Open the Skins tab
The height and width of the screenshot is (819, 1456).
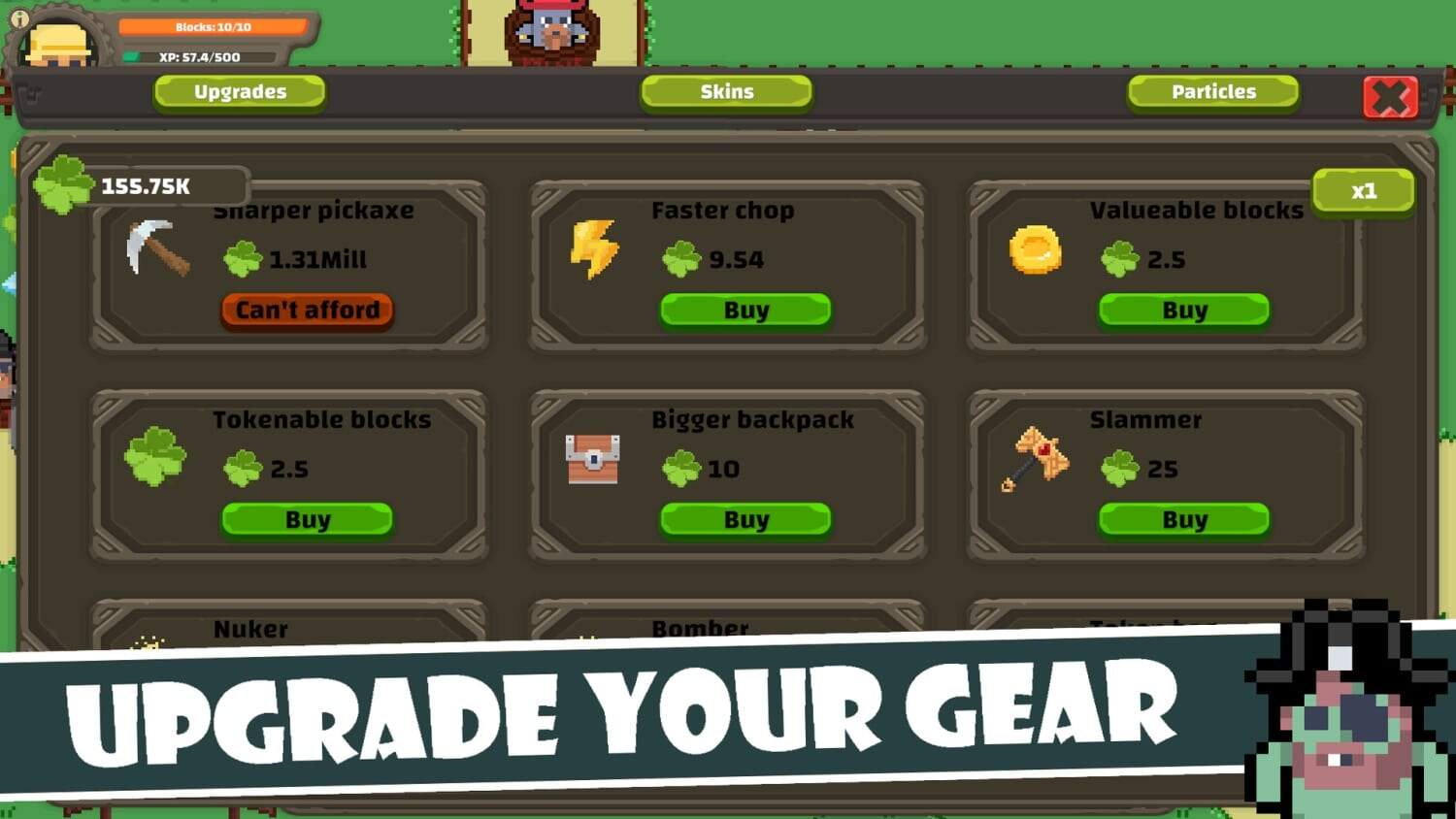pyautogui.click(x=726, y=92)
